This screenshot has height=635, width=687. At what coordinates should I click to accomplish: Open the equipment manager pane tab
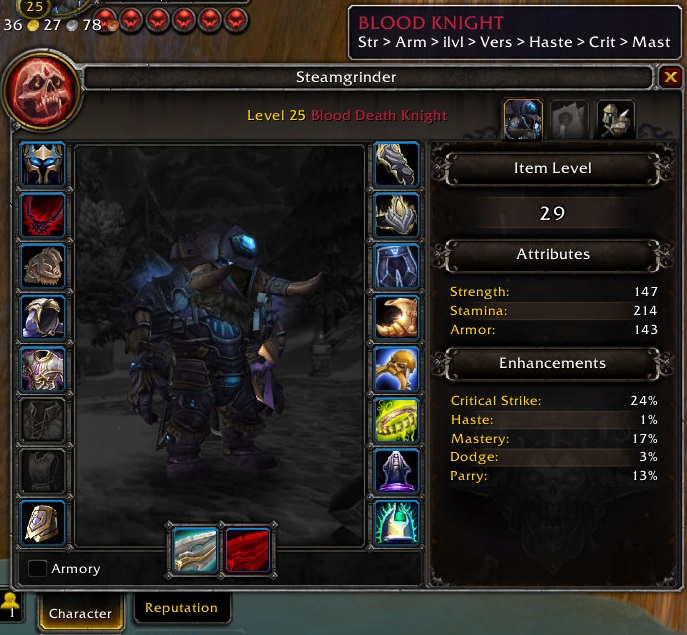[616, 119]
